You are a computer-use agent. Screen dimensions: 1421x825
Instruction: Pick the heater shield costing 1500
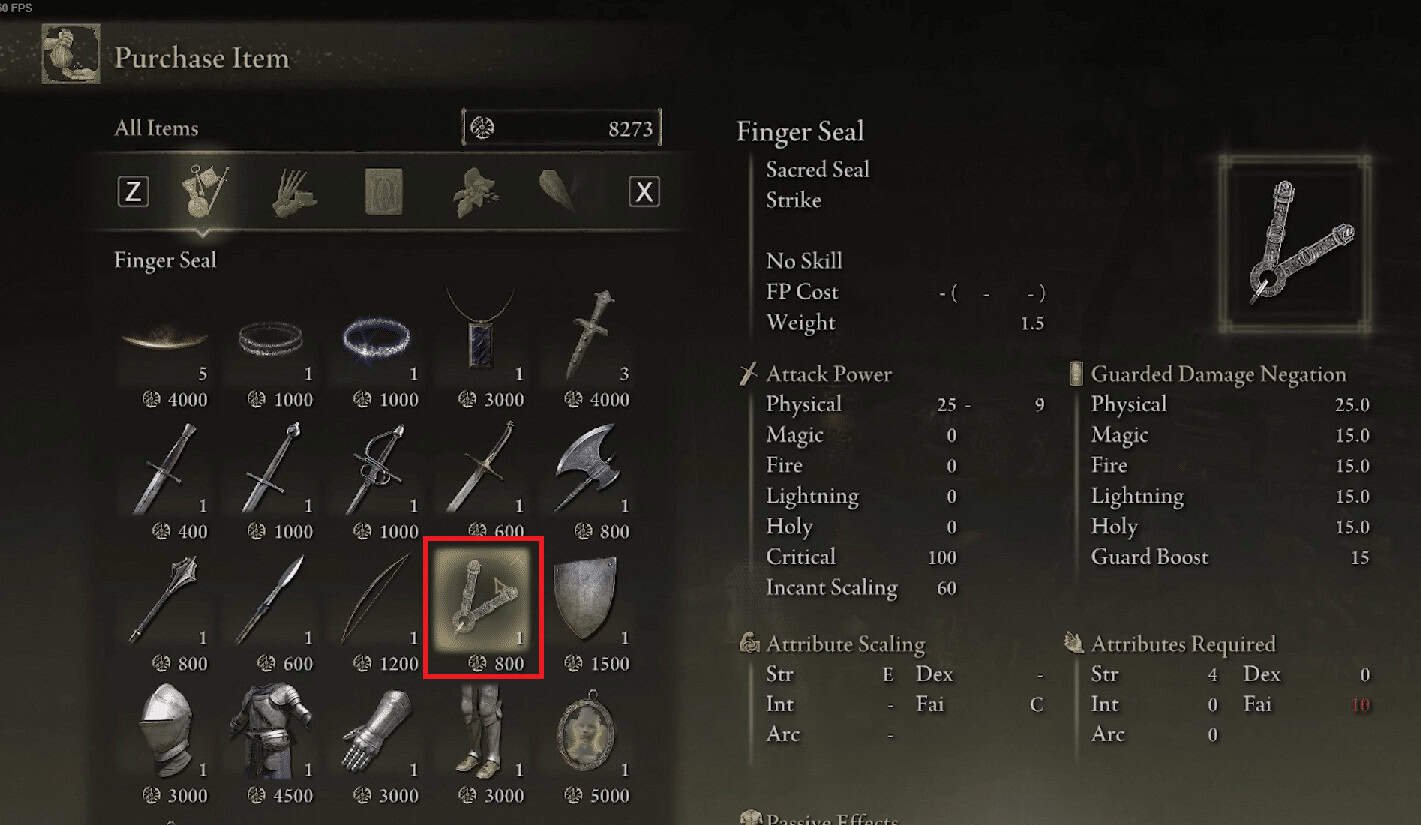[x=589, y=600]
